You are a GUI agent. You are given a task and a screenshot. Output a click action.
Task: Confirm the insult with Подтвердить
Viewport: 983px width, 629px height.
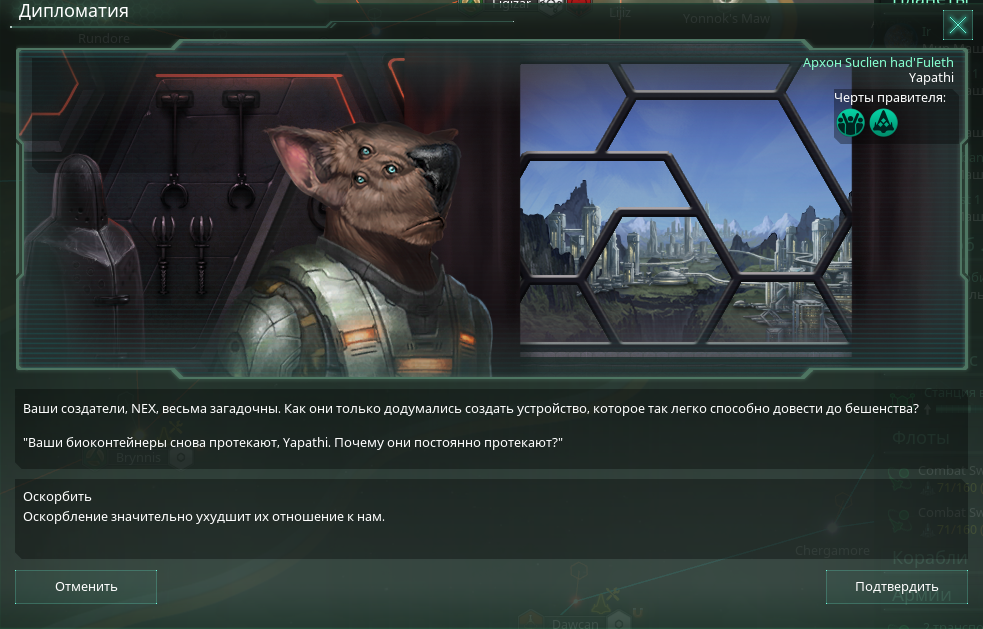[x=896, y=587]
